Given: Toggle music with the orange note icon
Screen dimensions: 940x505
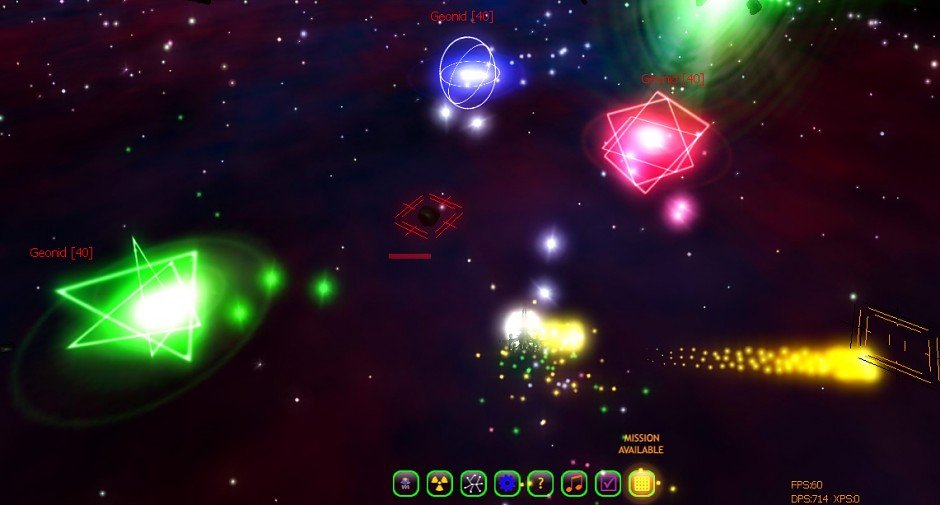Looking at the screenshot, I should pos(574,484).
